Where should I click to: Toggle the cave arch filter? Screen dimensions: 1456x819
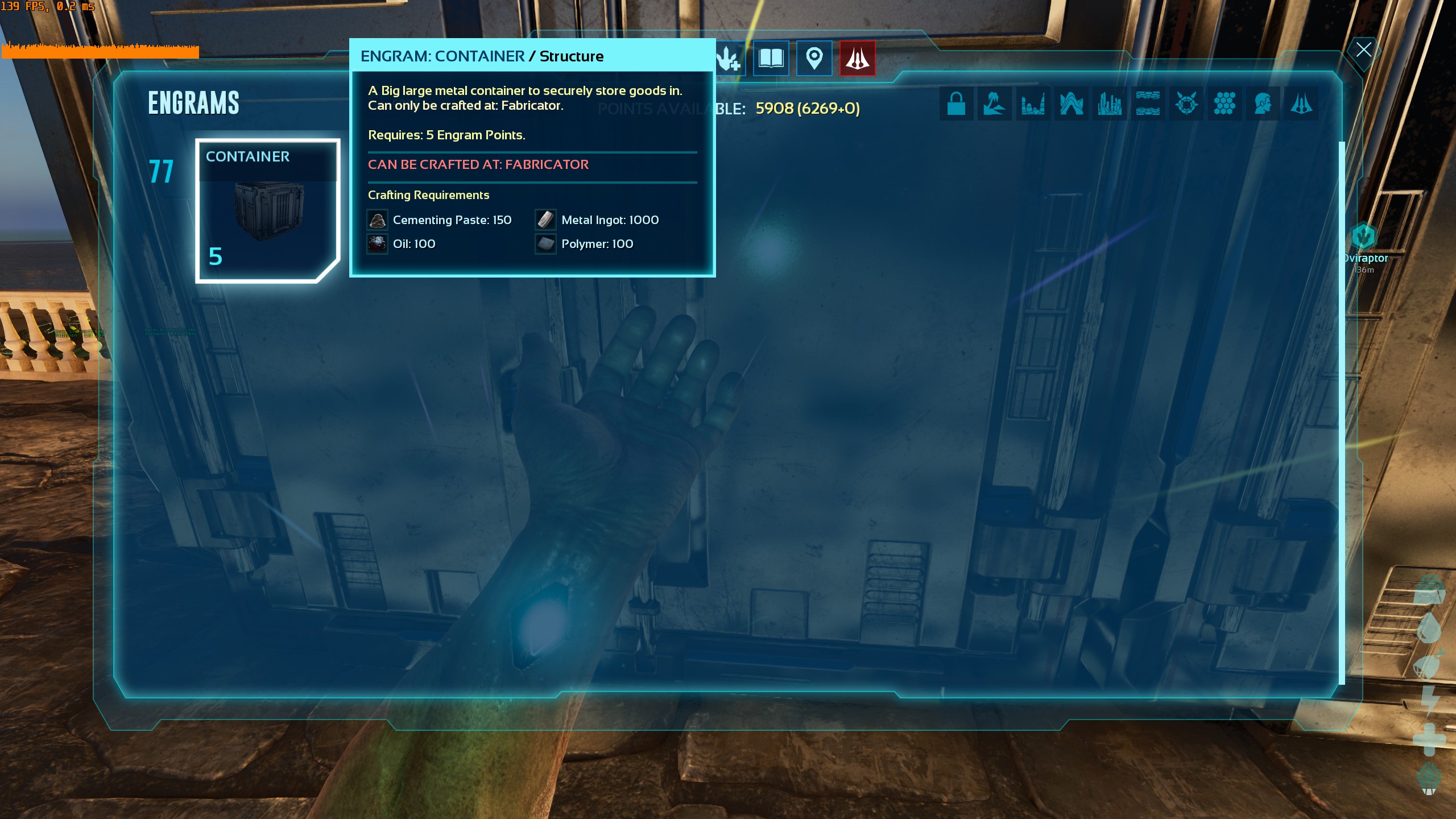click(x=1071, y=104)
